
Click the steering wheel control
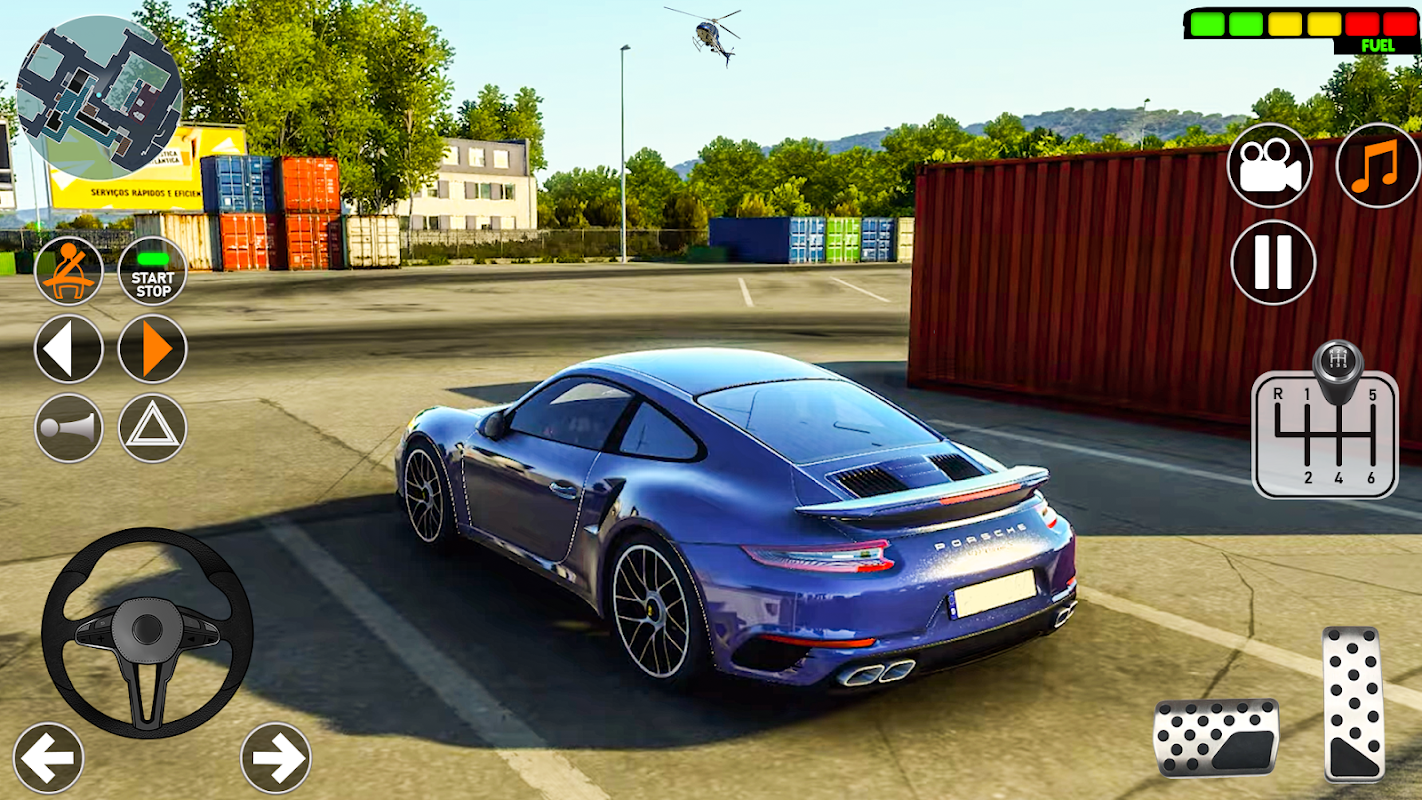147,632
